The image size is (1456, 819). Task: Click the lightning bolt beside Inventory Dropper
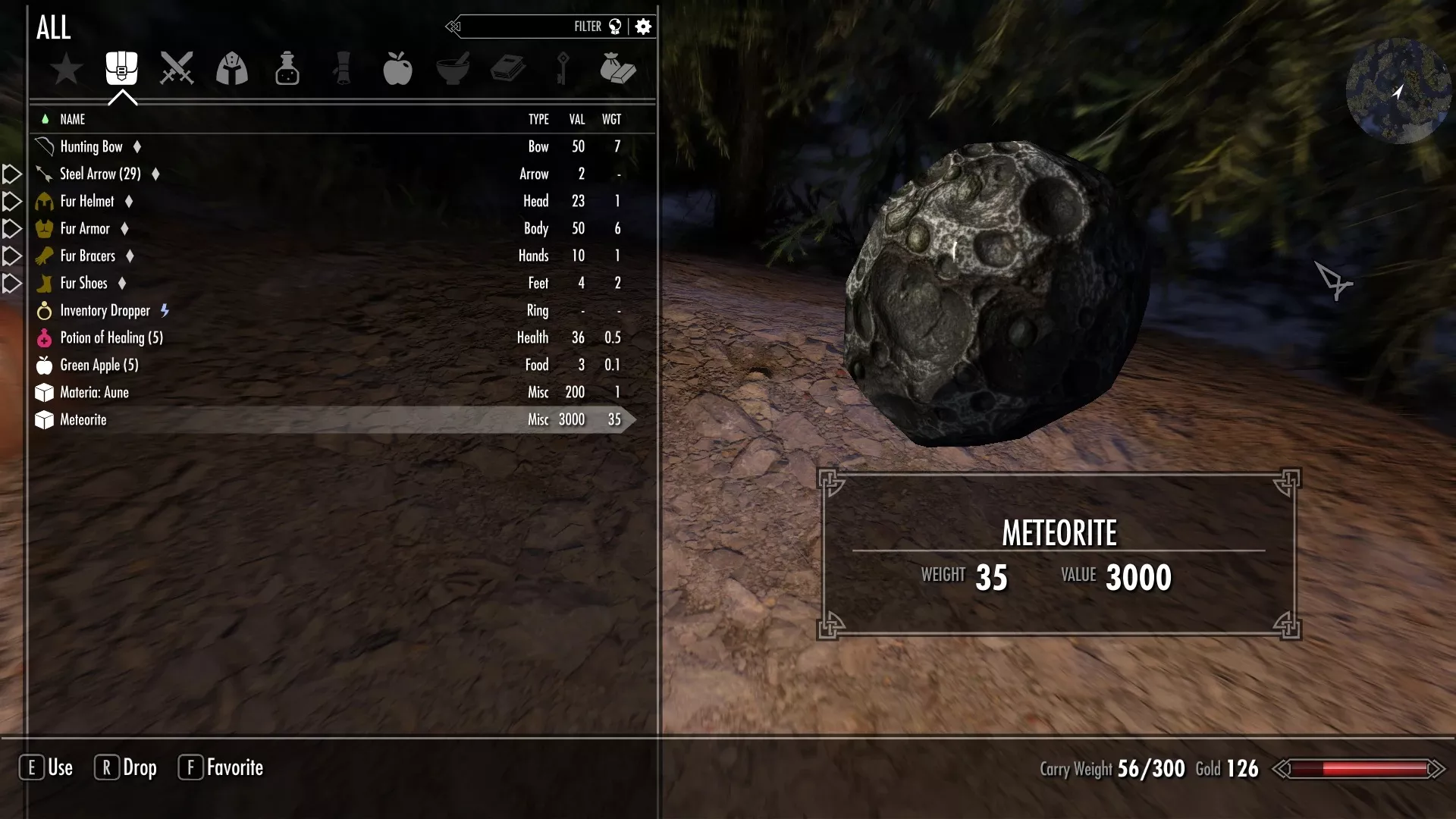pos(165,310)
